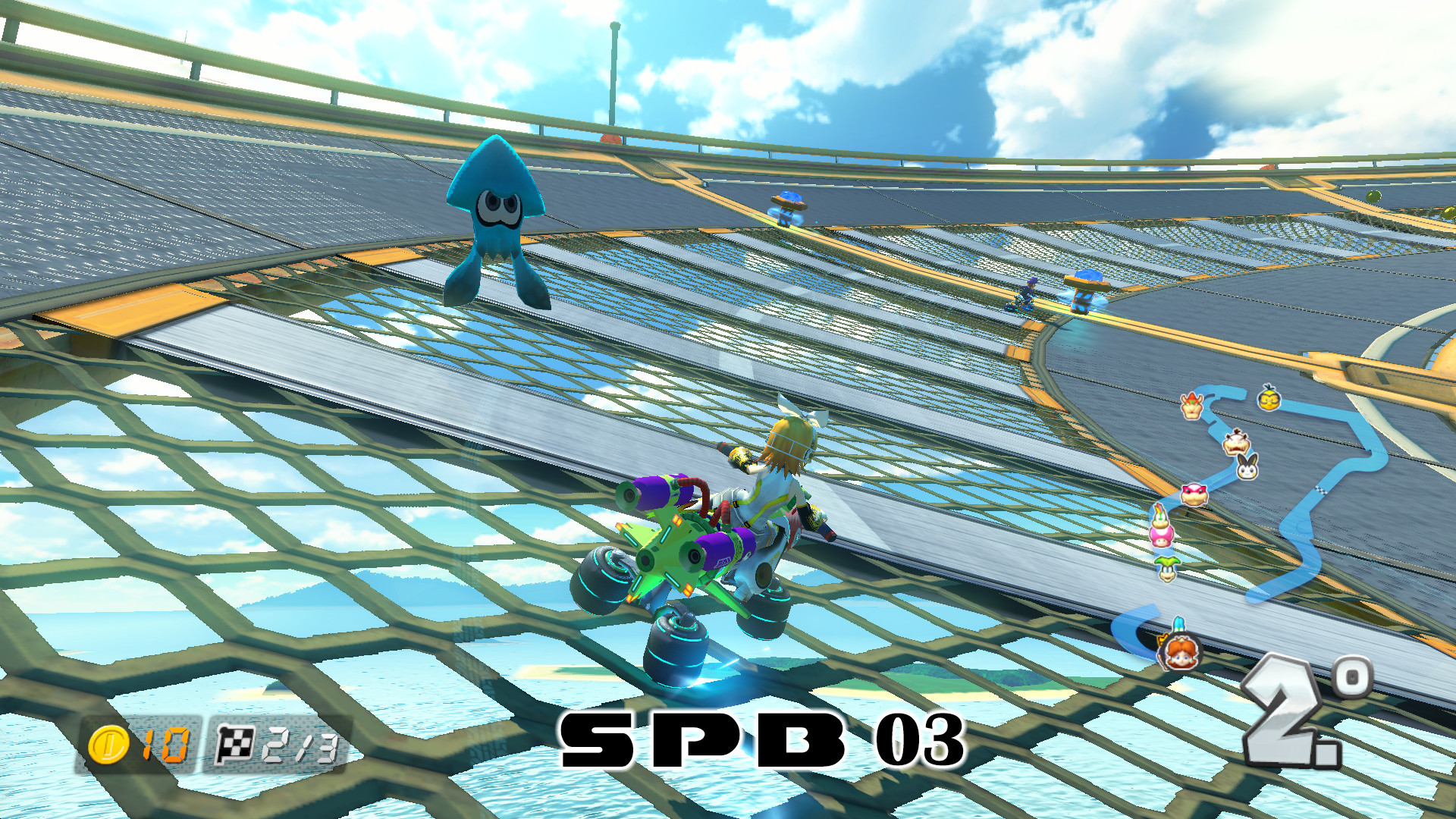The image size is (1456, 819).
Task: Select Wendy's icon on the minimap
Action: pos(1194,494)
